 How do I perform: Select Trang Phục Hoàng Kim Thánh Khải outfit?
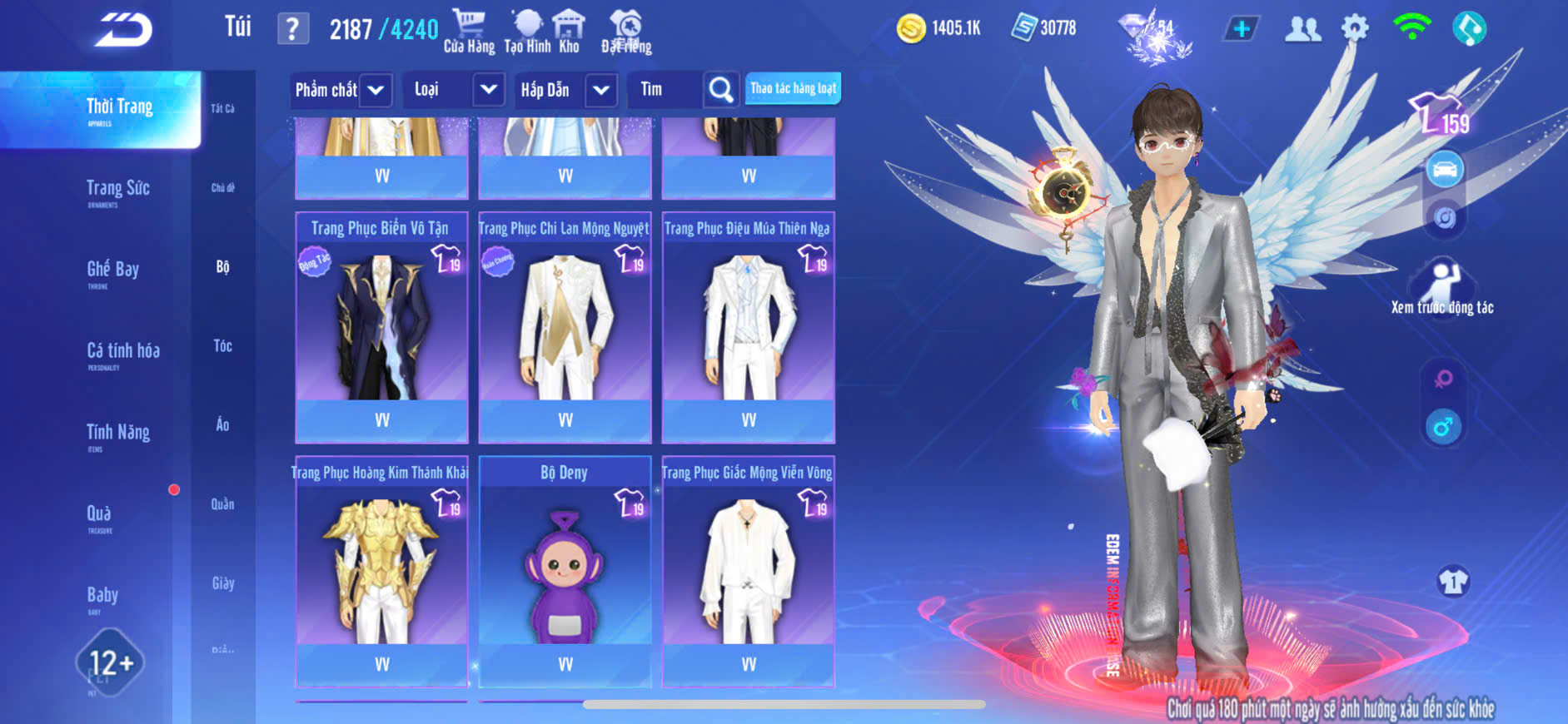[381, 571]
